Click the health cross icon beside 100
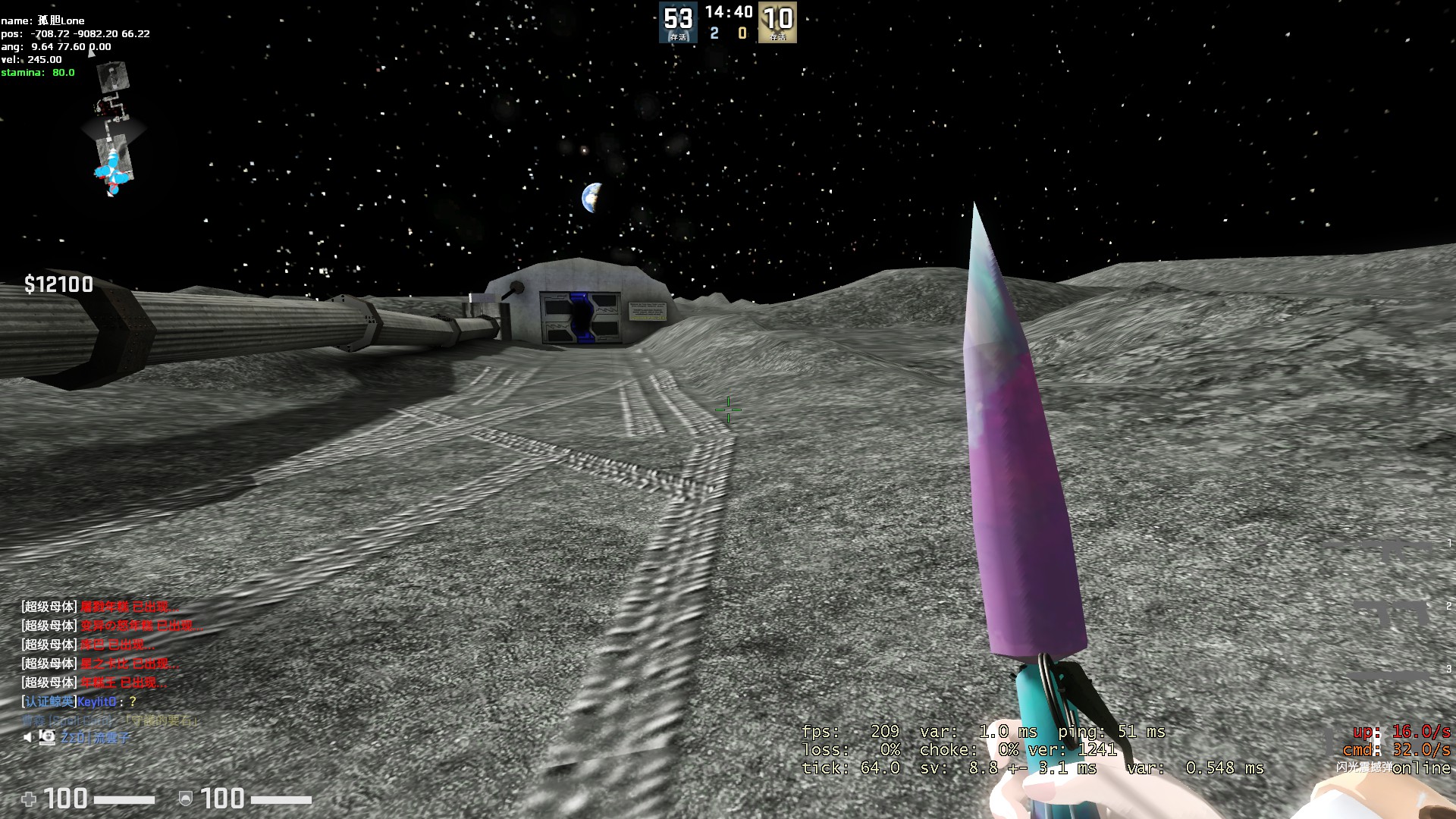The image size is (1456, 819). [x=30, y=799]
